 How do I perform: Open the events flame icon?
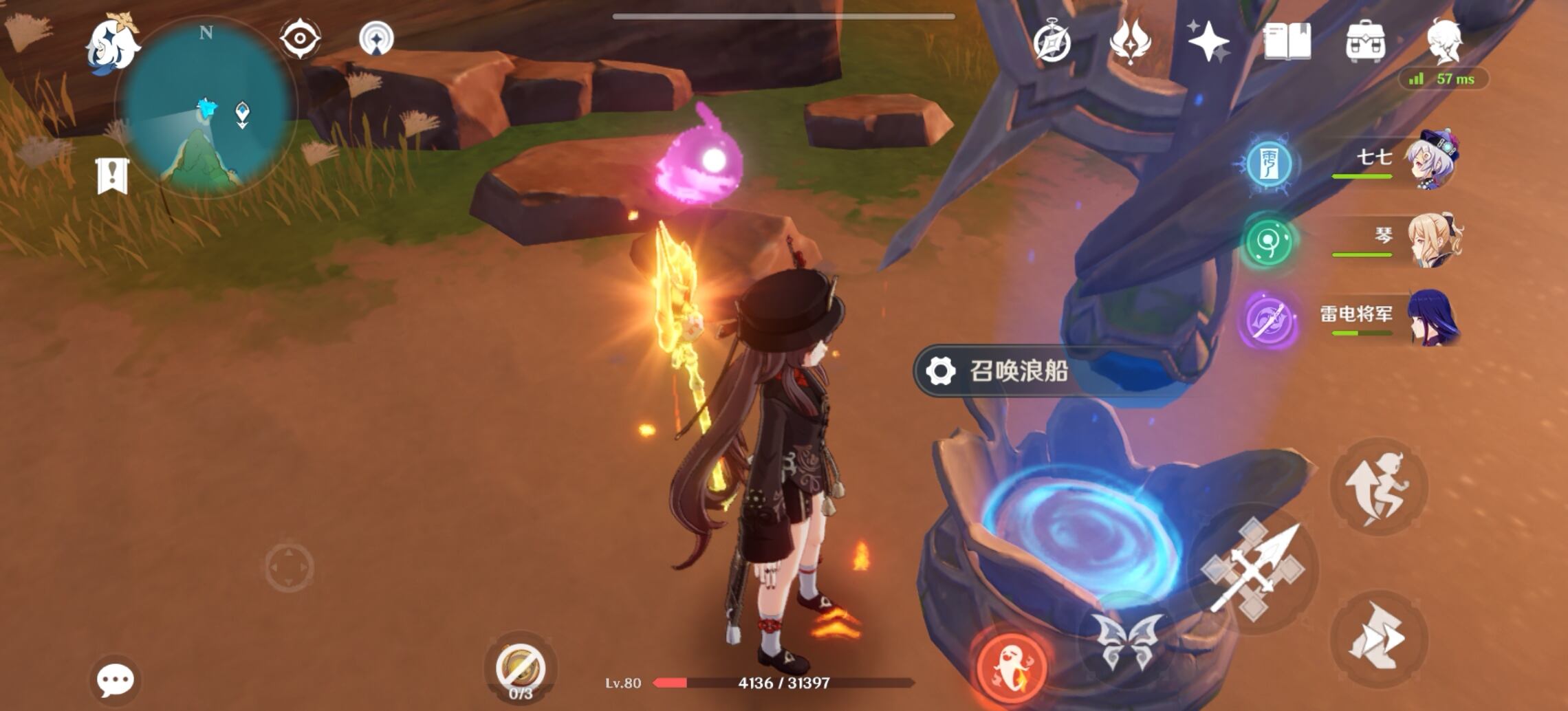pos(1133,43)
